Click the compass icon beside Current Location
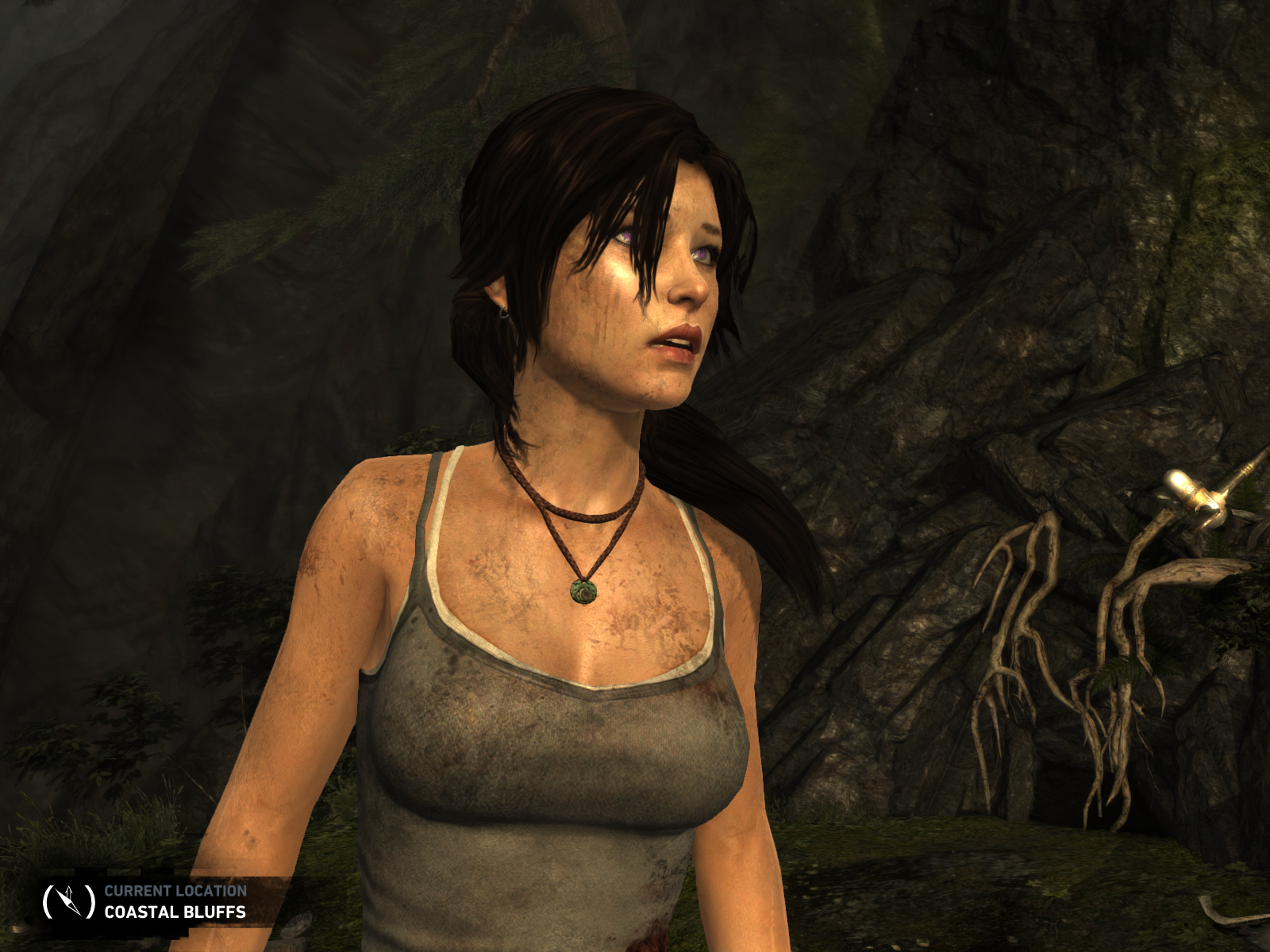This screenshot has height=952, width=1270. pyautogui.click(x=67, y=900)
